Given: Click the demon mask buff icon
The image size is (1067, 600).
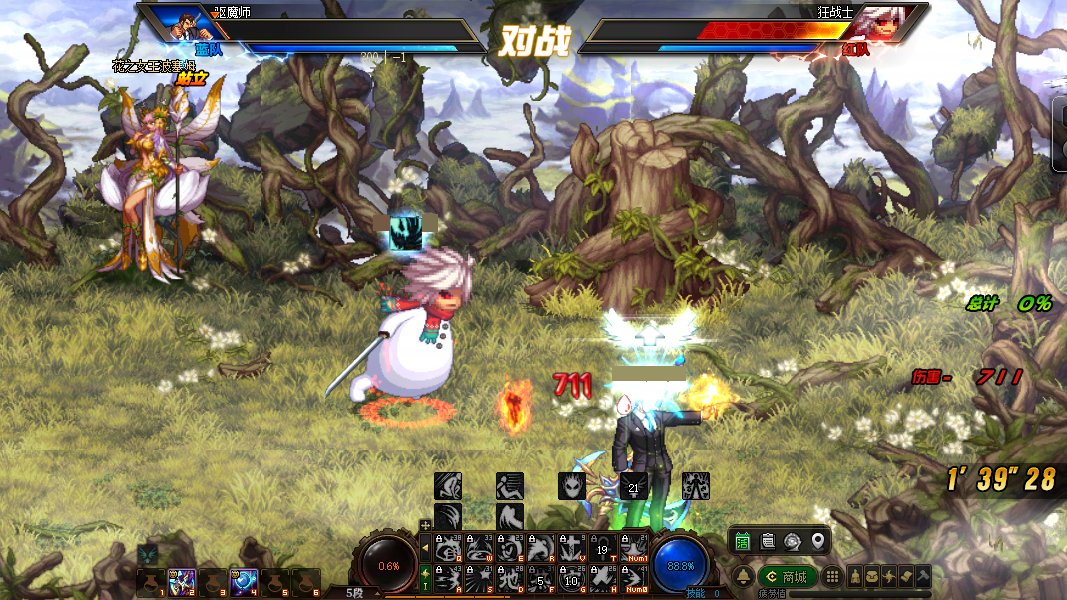Looking at the screenshot, I should pos(572,486).
